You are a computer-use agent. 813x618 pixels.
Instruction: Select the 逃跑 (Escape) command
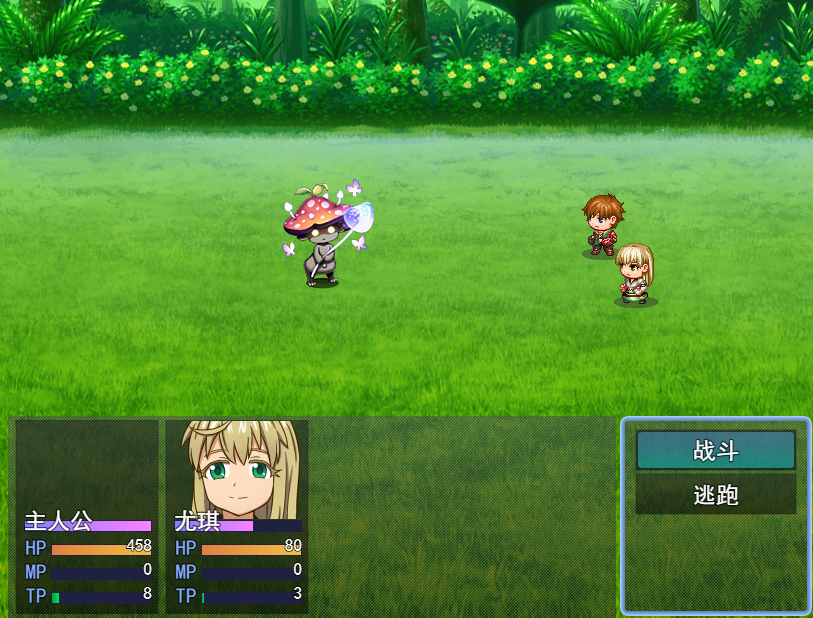[x=716, y=494]
